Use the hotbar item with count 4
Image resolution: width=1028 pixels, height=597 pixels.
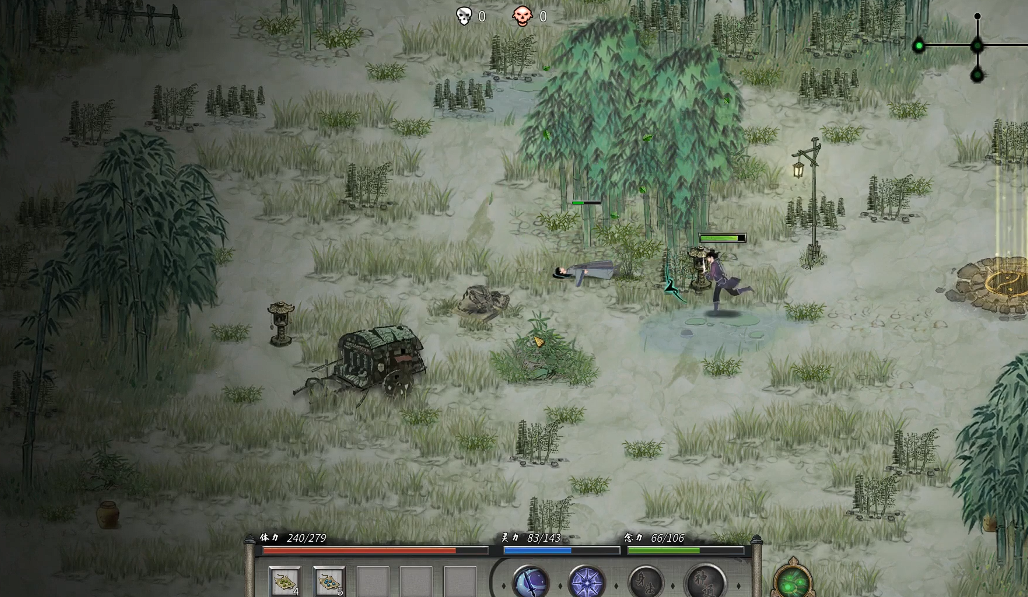pos(285,581)
